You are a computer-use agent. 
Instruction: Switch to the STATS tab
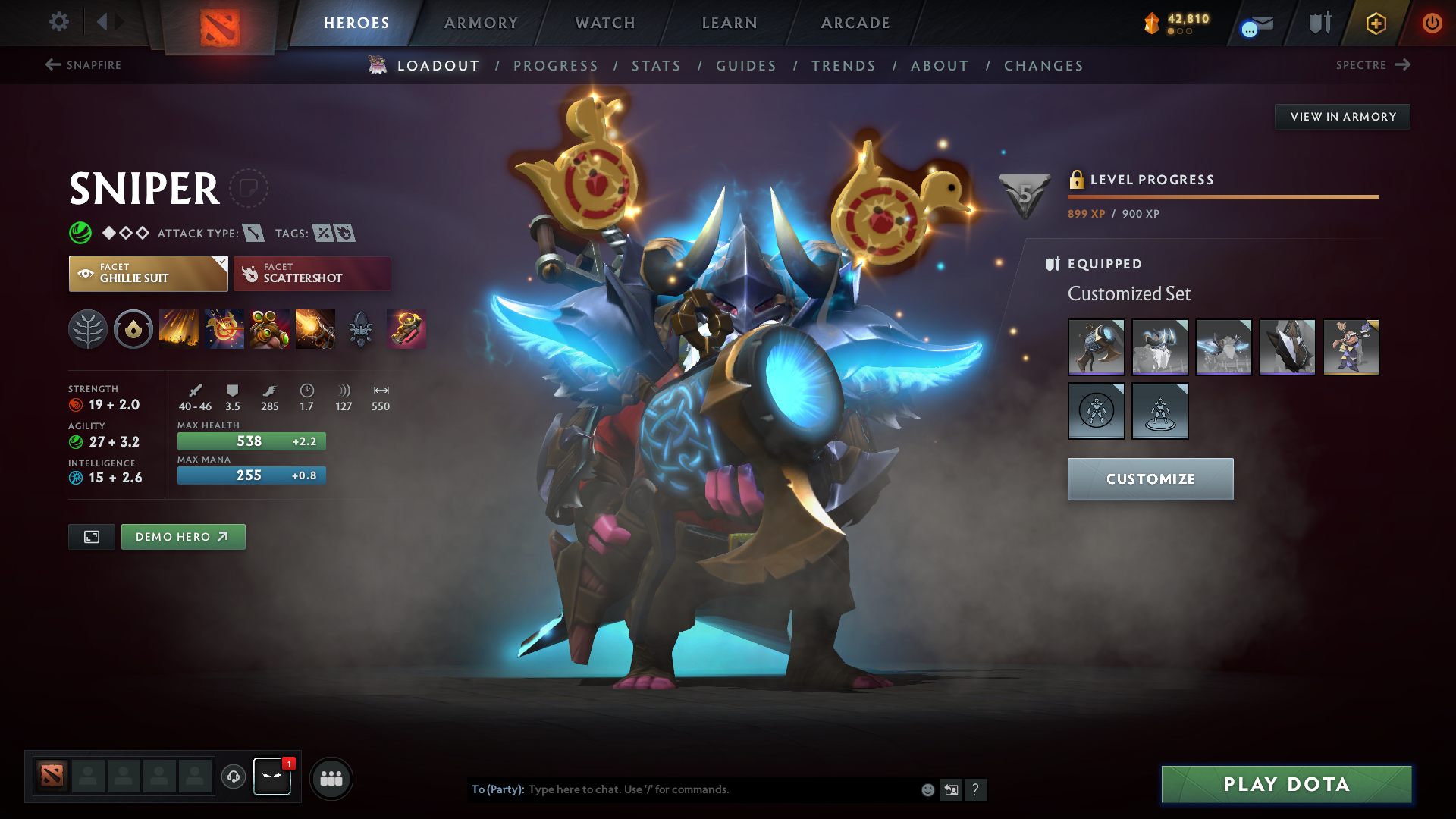coord(656,66)
